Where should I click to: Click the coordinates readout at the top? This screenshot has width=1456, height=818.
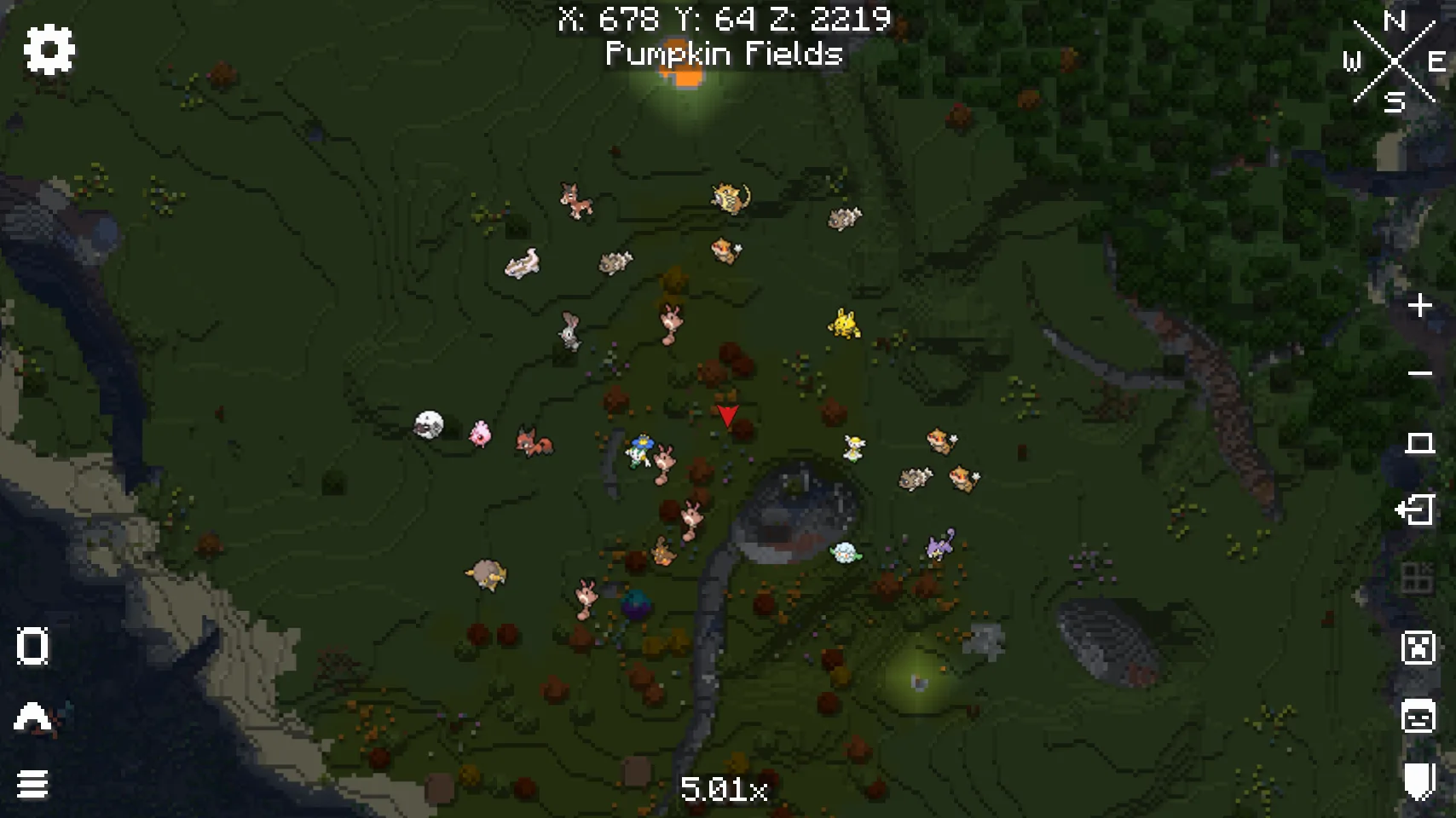point(724,19)
